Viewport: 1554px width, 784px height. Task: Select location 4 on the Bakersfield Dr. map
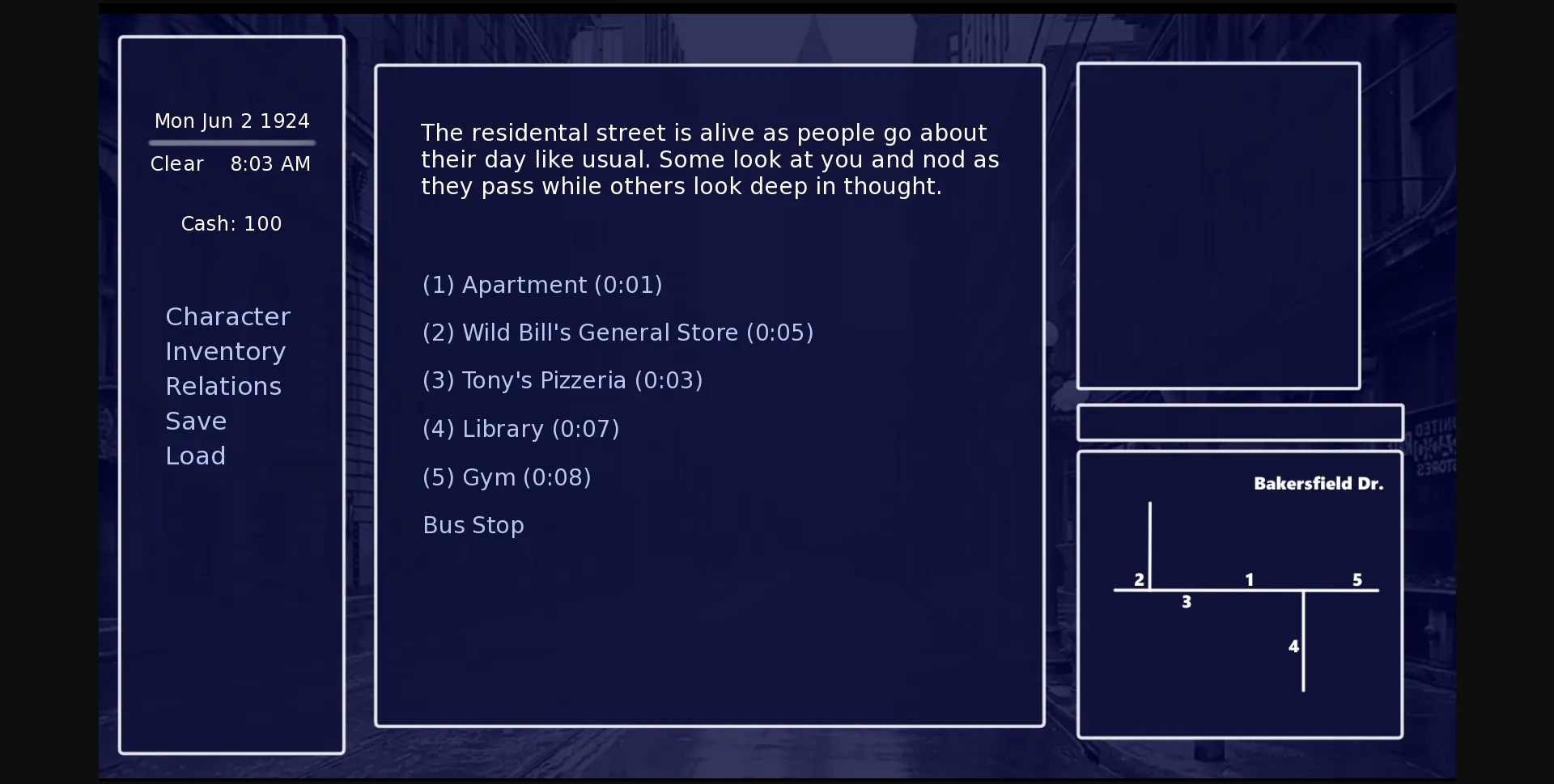[1293, 646]
